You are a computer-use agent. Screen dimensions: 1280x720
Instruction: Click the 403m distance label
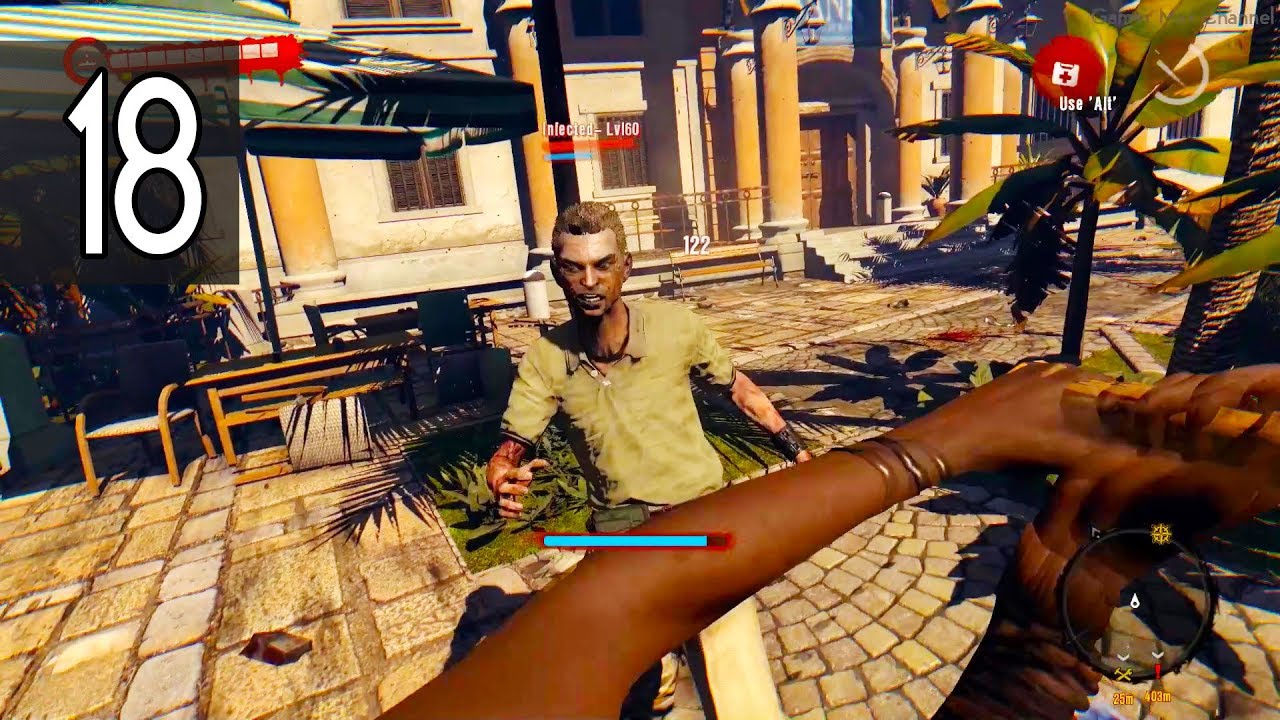(1158, 696)
